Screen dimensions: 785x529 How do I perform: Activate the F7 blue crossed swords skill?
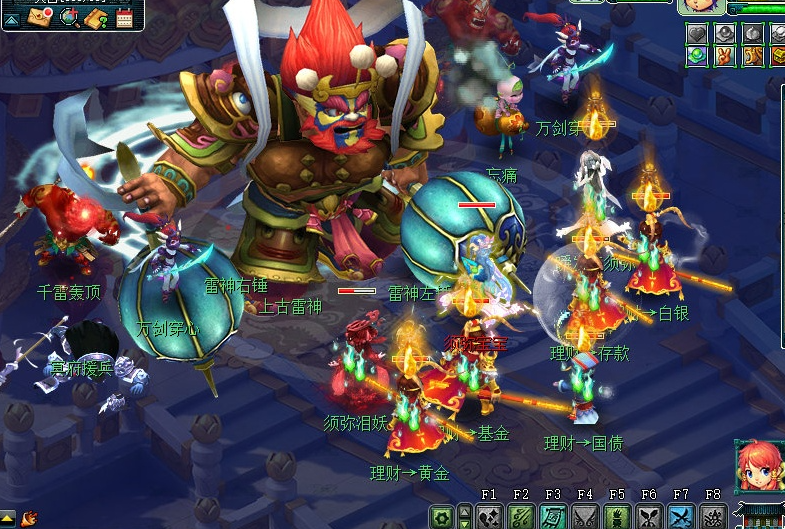(681, 517)
